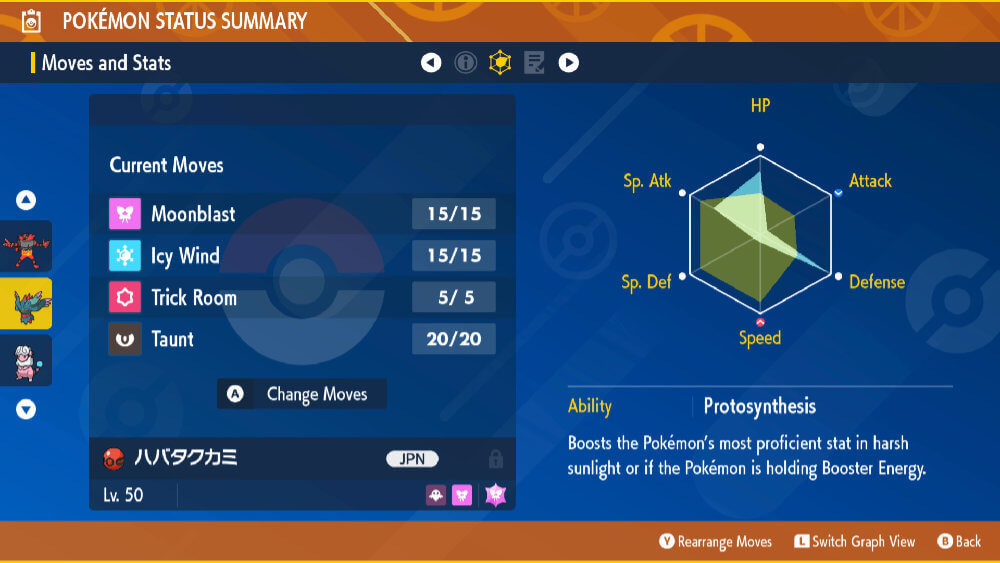
Task: Click Back to exit the summary
Action: pyautogui.click(x=958, y=542)
